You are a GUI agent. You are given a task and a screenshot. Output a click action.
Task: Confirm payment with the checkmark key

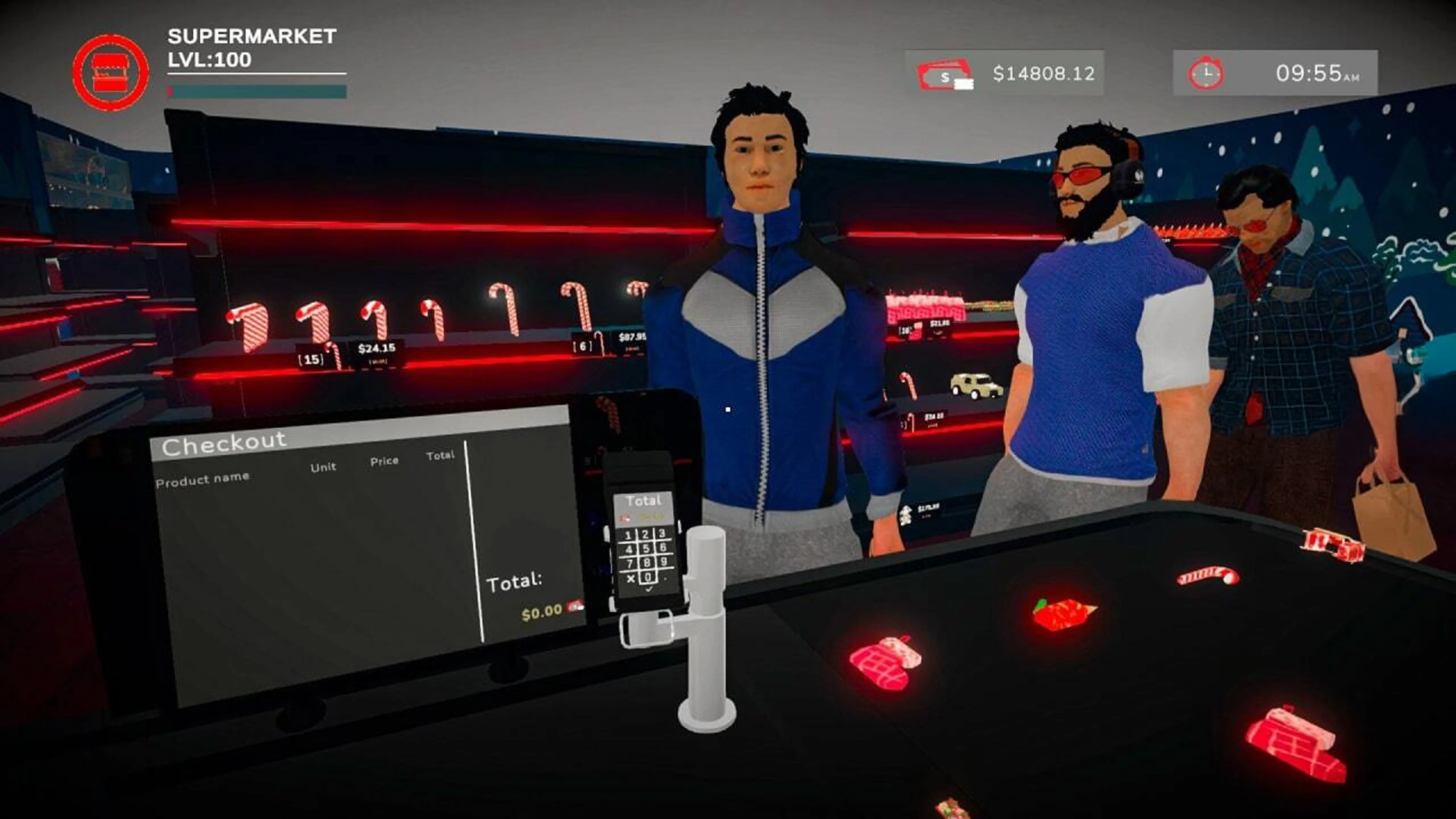649,590
